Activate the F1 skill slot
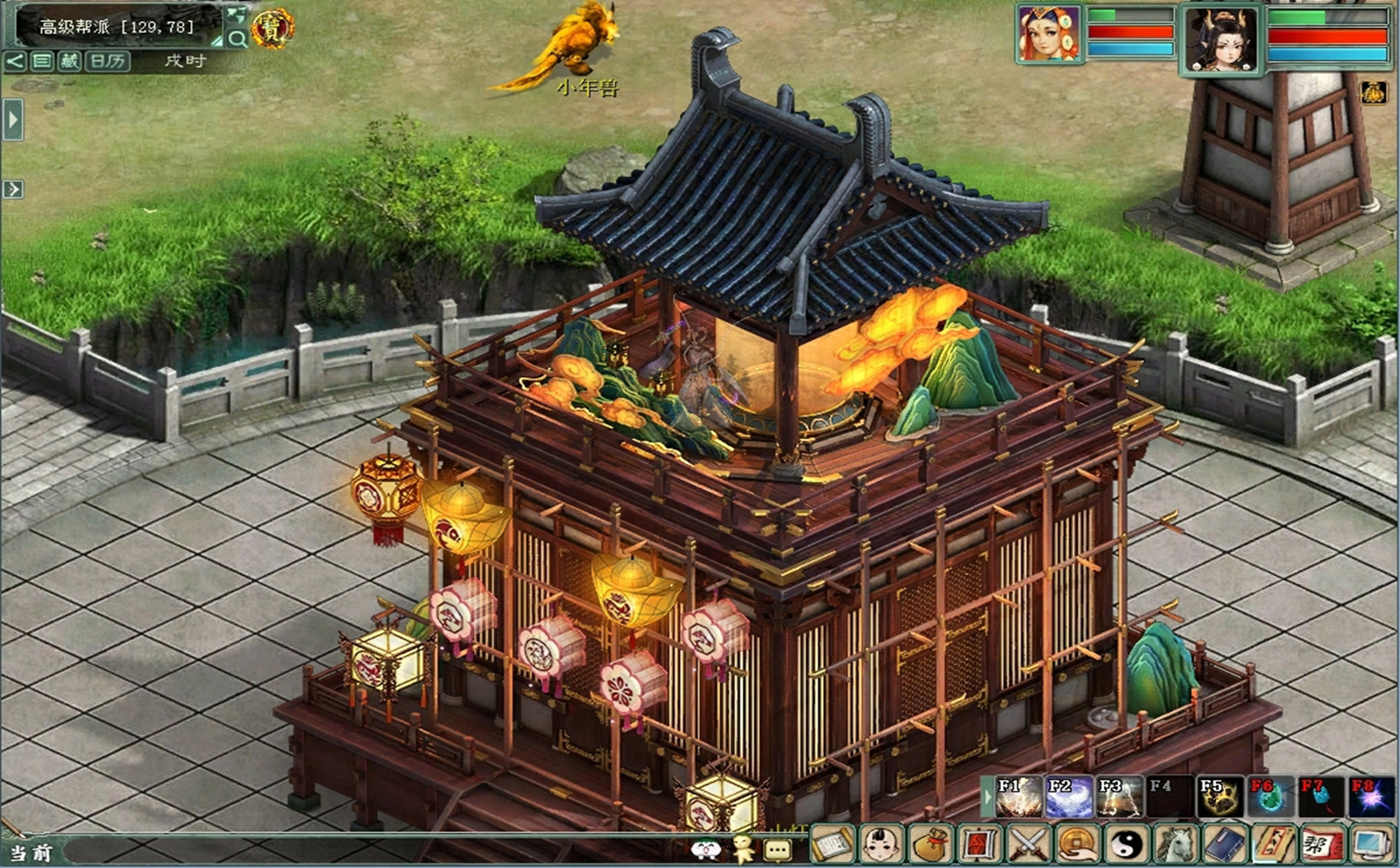 pos(1018,796)
